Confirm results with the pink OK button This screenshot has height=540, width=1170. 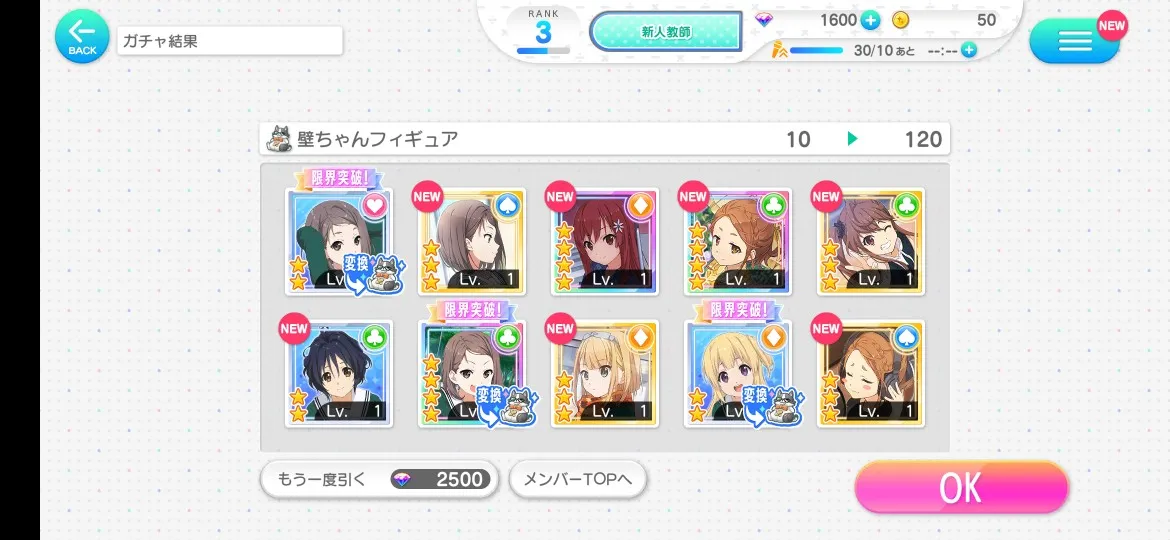(x=961, y=488)
